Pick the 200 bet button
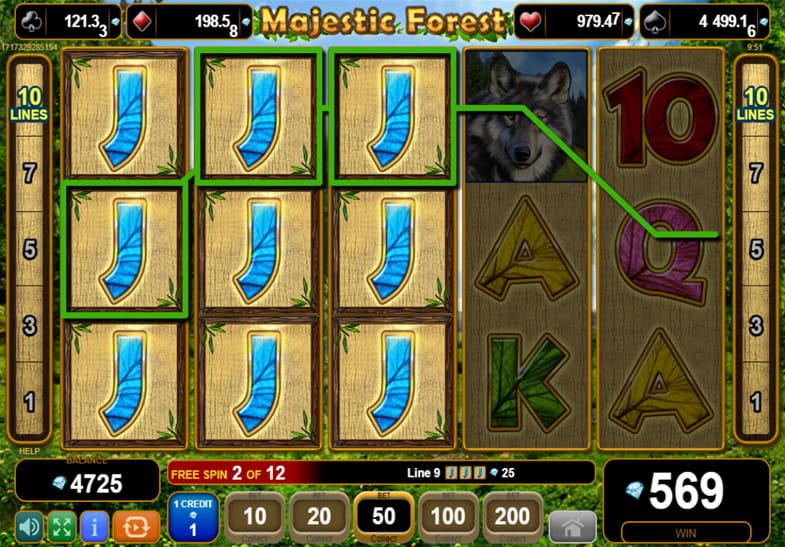This screenshot has width=785, height=547. coord(513,518)
